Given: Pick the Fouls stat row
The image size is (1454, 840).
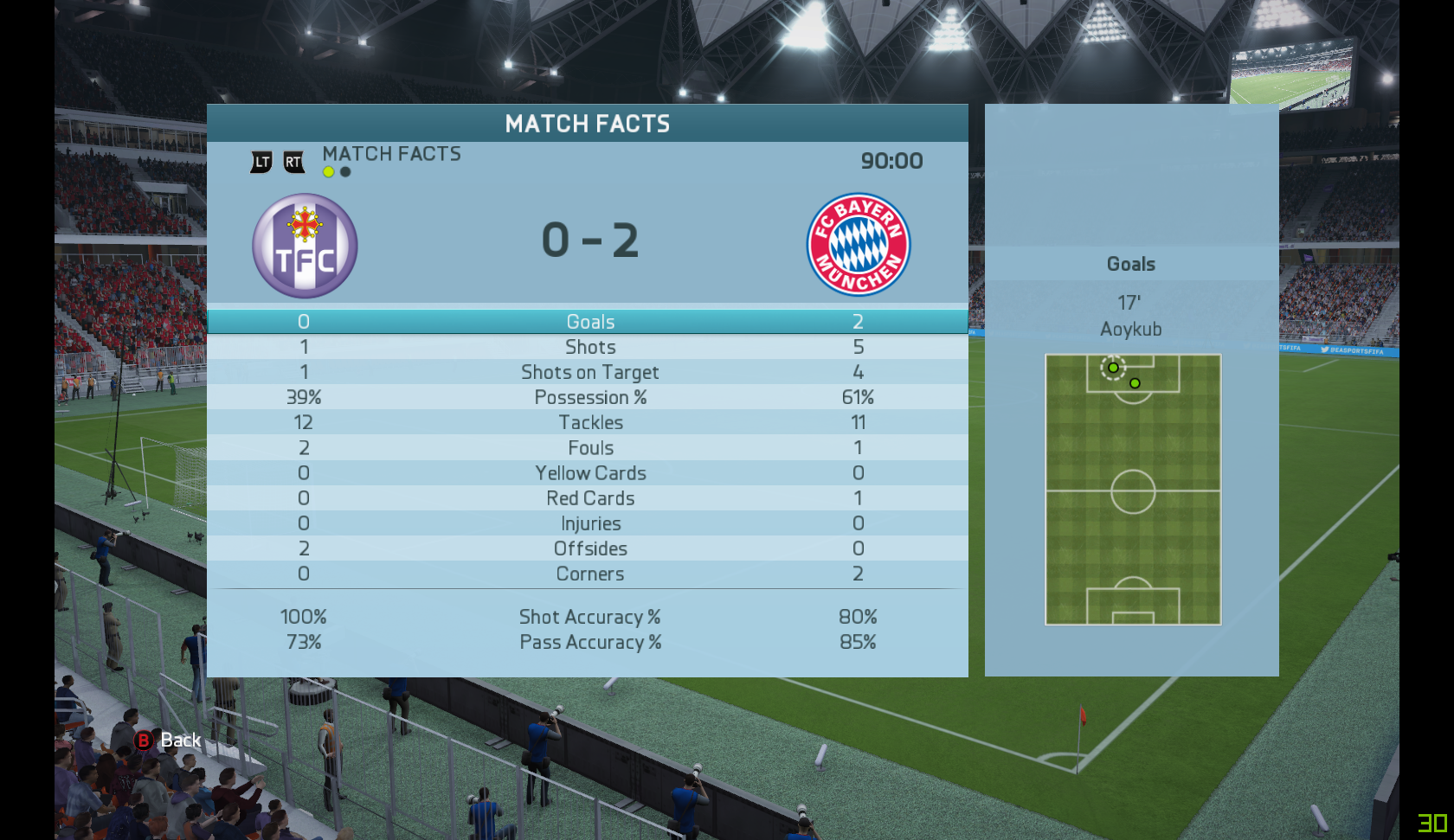Looking at the screenshot, I should click(589, 447).
